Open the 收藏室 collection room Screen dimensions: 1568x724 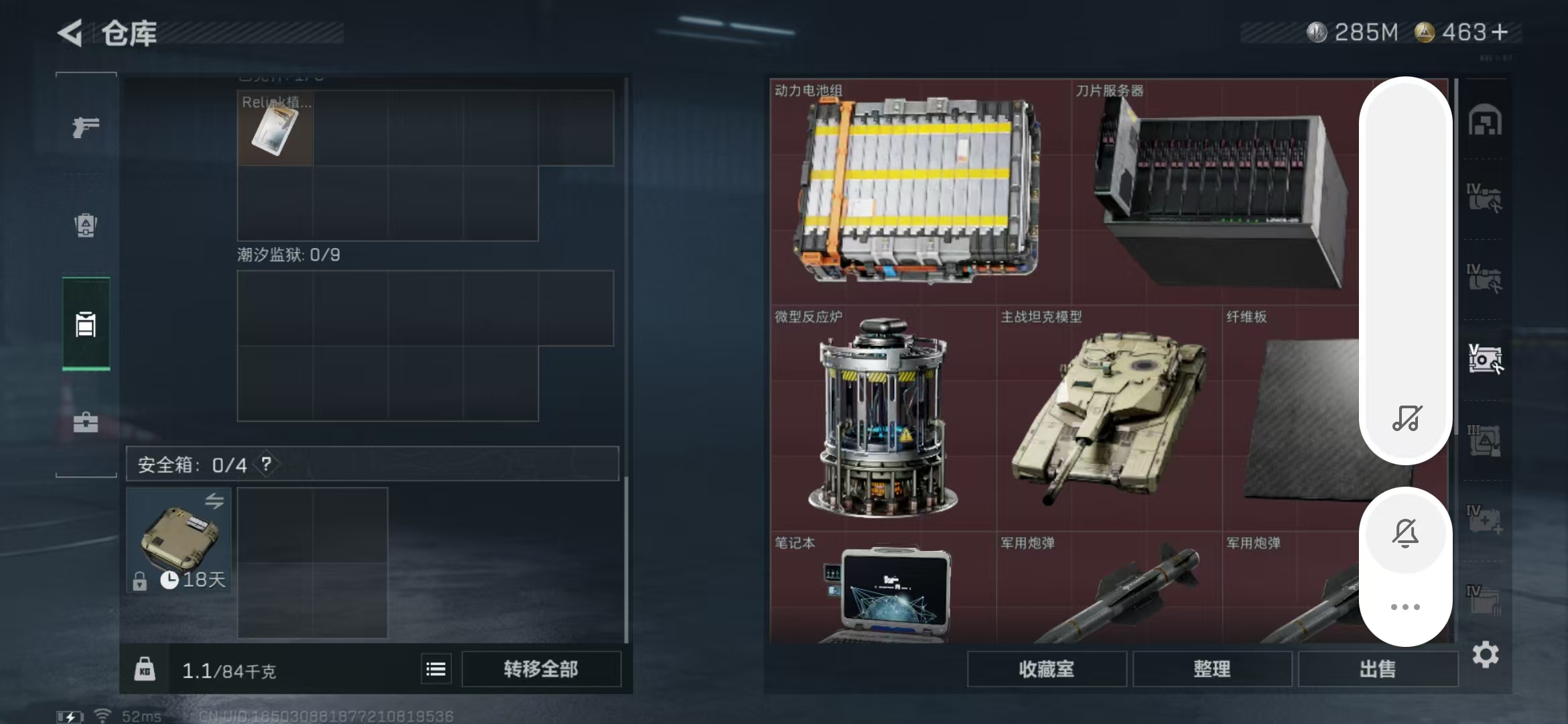[x=1046, y=669]
